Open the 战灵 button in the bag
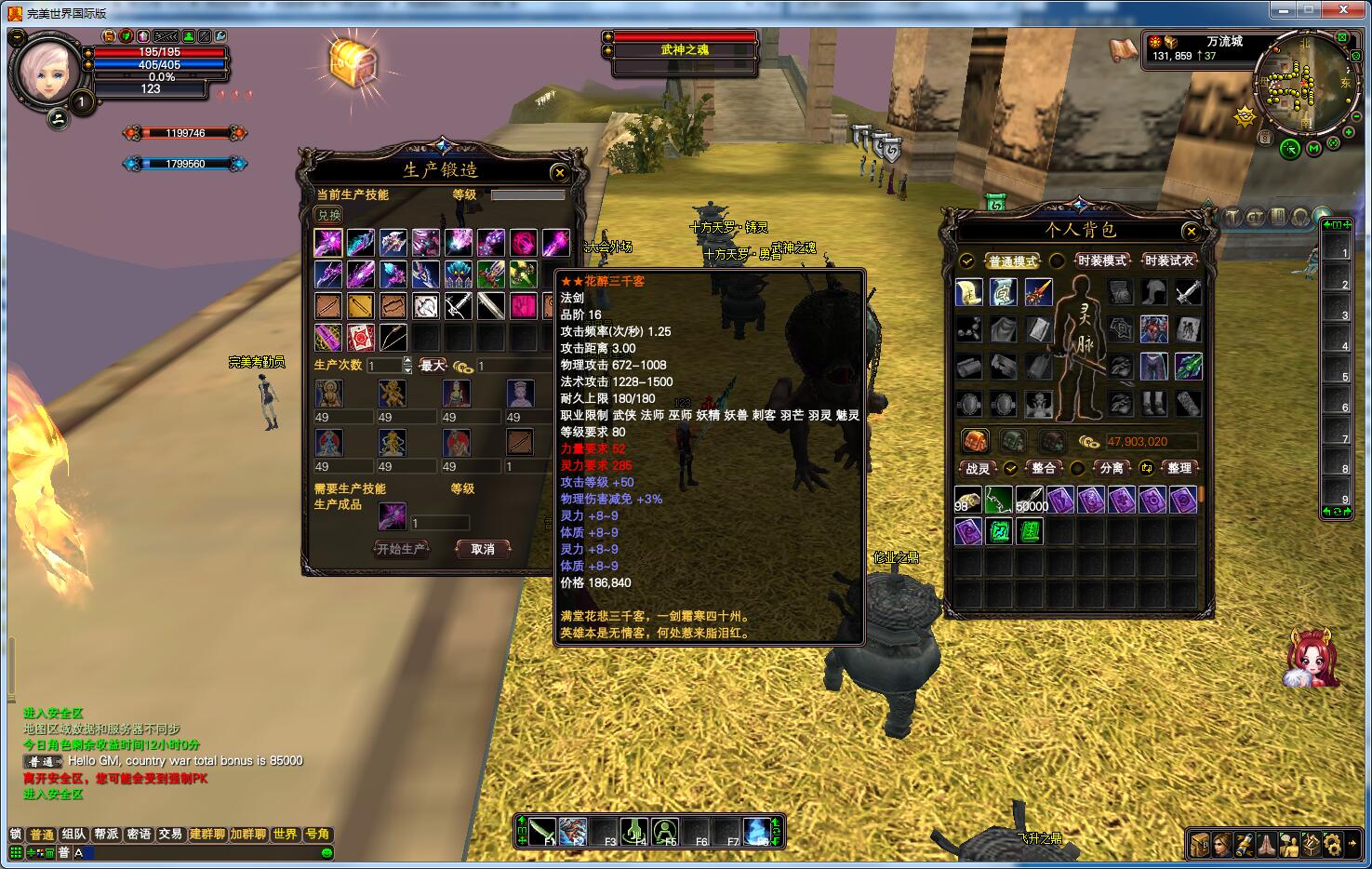 (x=978, y=468)
